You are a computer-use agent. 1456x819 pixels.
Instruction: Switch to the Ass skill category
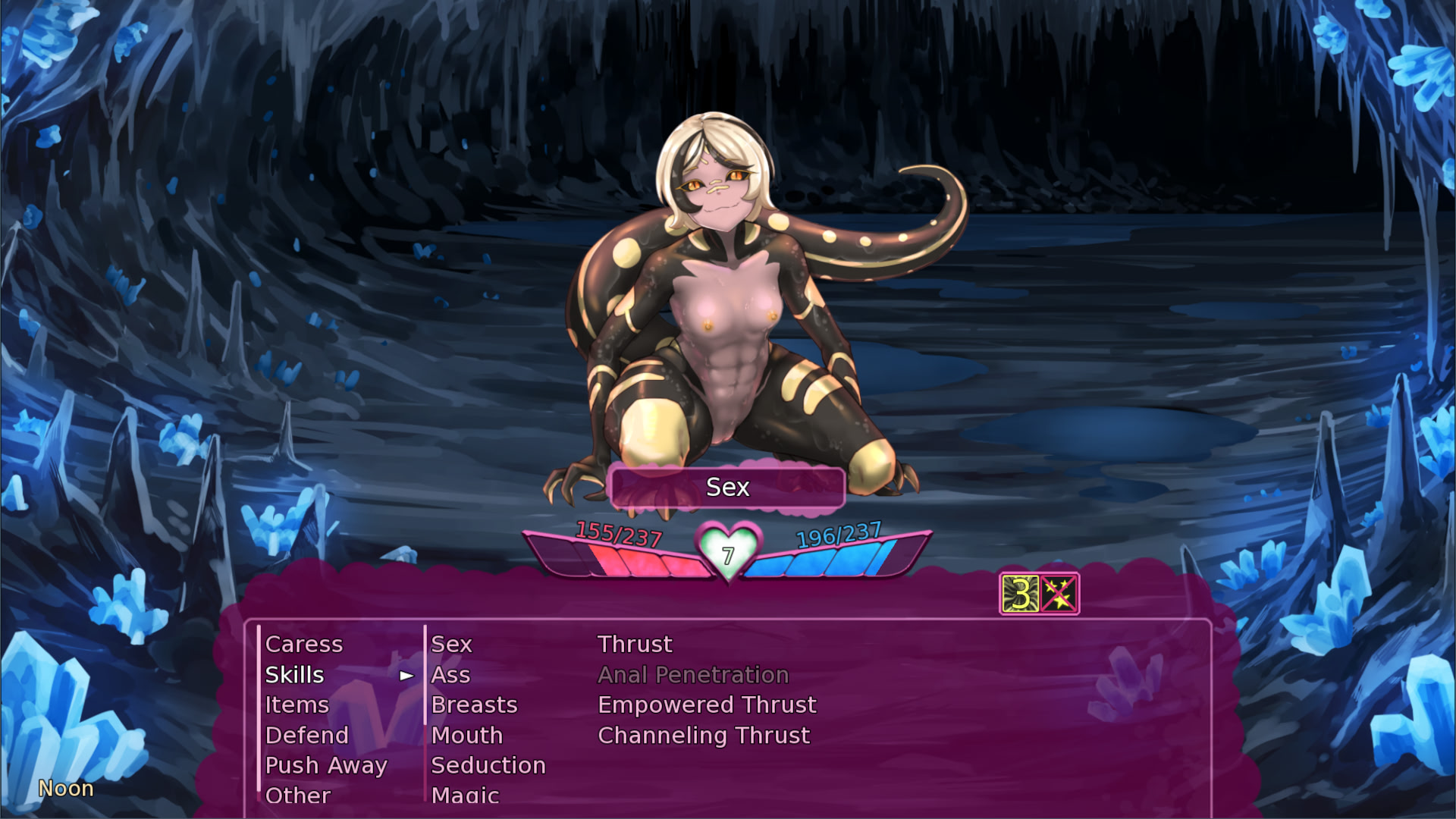coord(450,675)
